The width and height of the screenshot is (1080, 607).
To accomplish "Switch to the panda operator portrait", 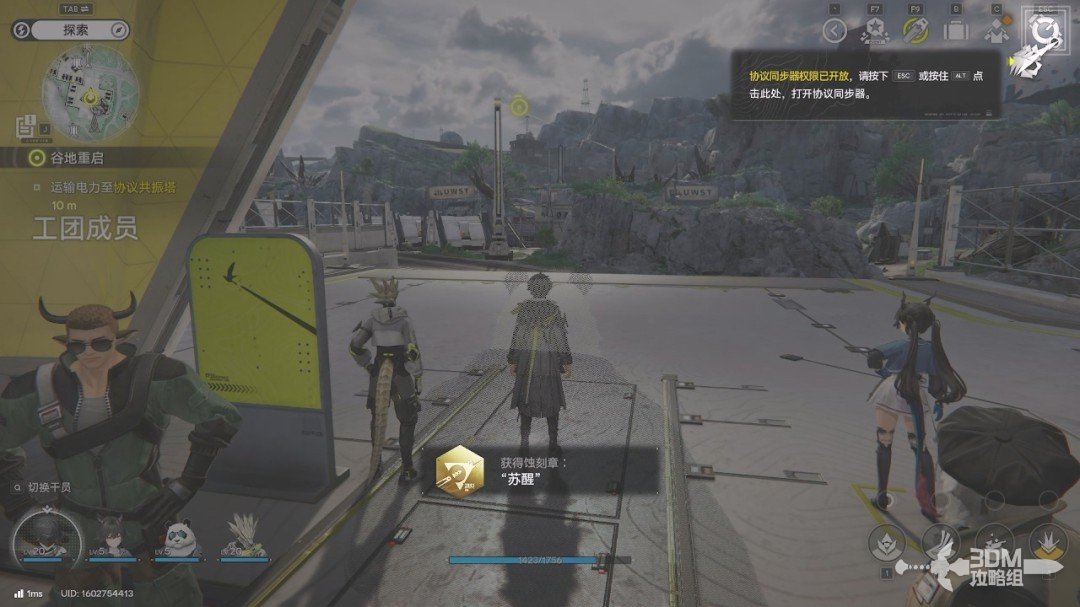I will pyautogui.click(x=176, y=536).
